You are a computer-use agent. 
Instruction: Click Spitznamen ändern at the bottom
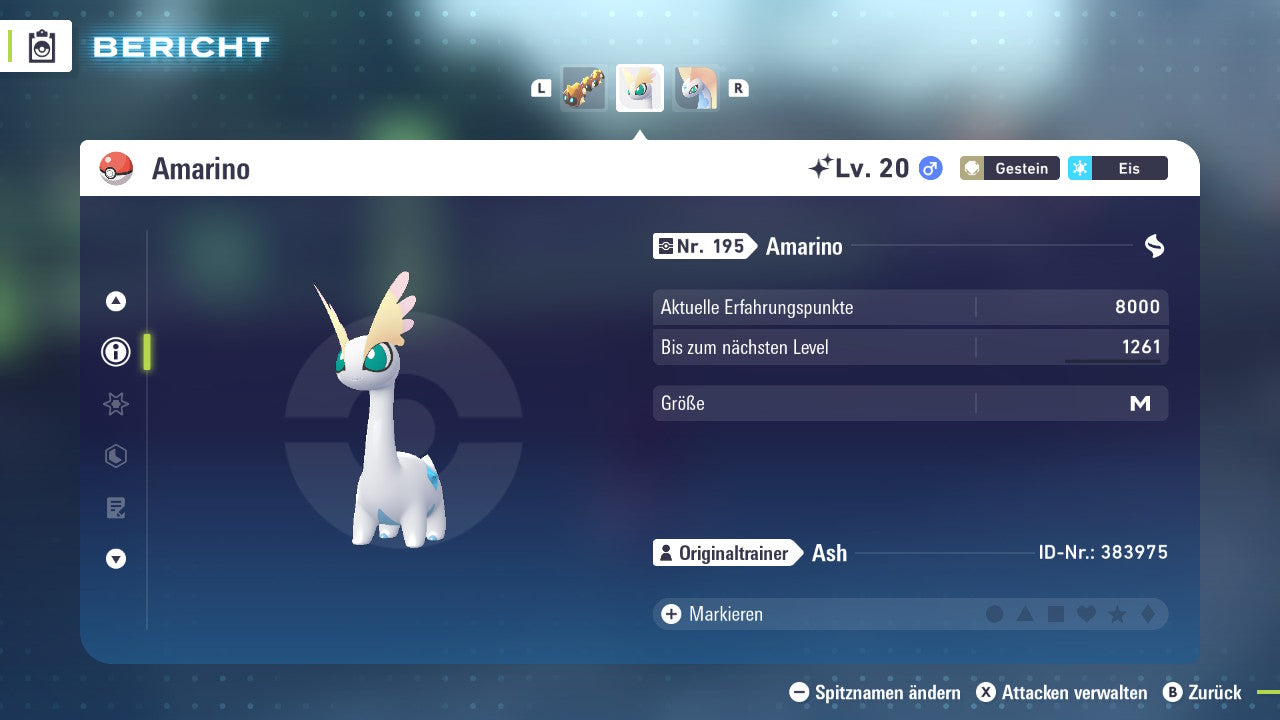(x=875, y=692)
